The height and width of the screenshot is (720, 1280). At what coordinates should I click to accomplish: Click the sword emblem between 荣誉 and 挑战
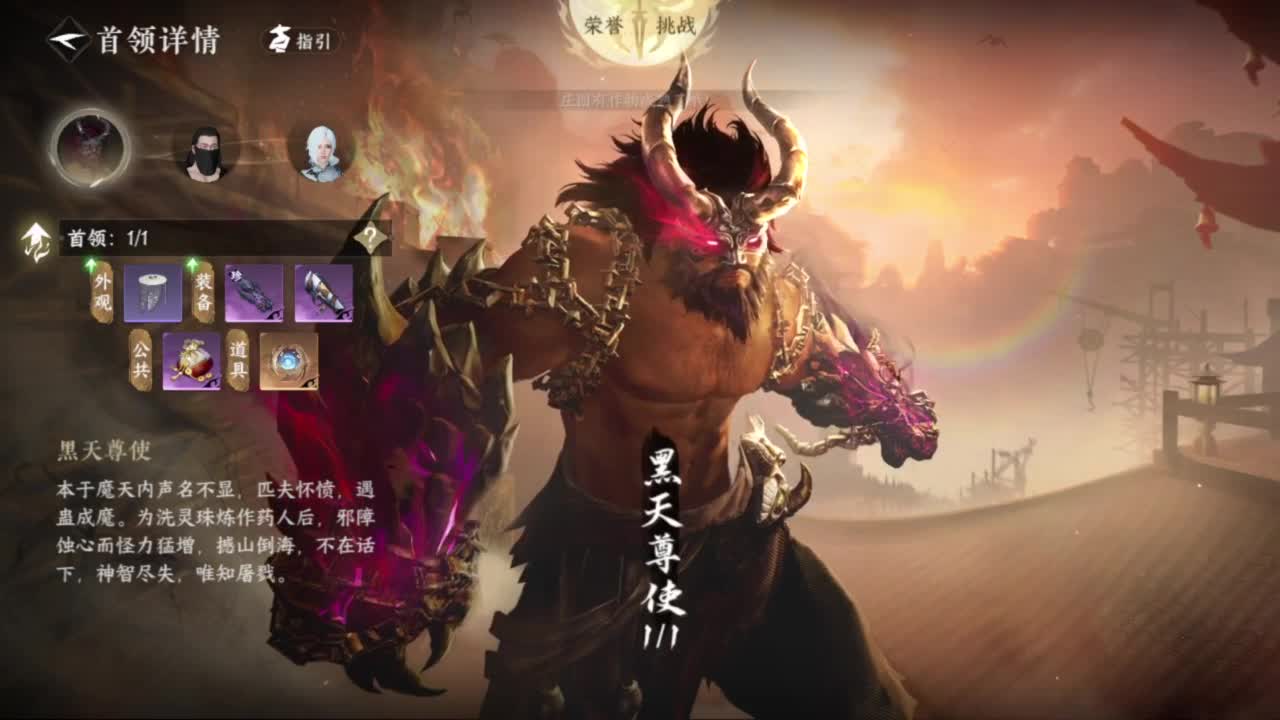point(638,24)
